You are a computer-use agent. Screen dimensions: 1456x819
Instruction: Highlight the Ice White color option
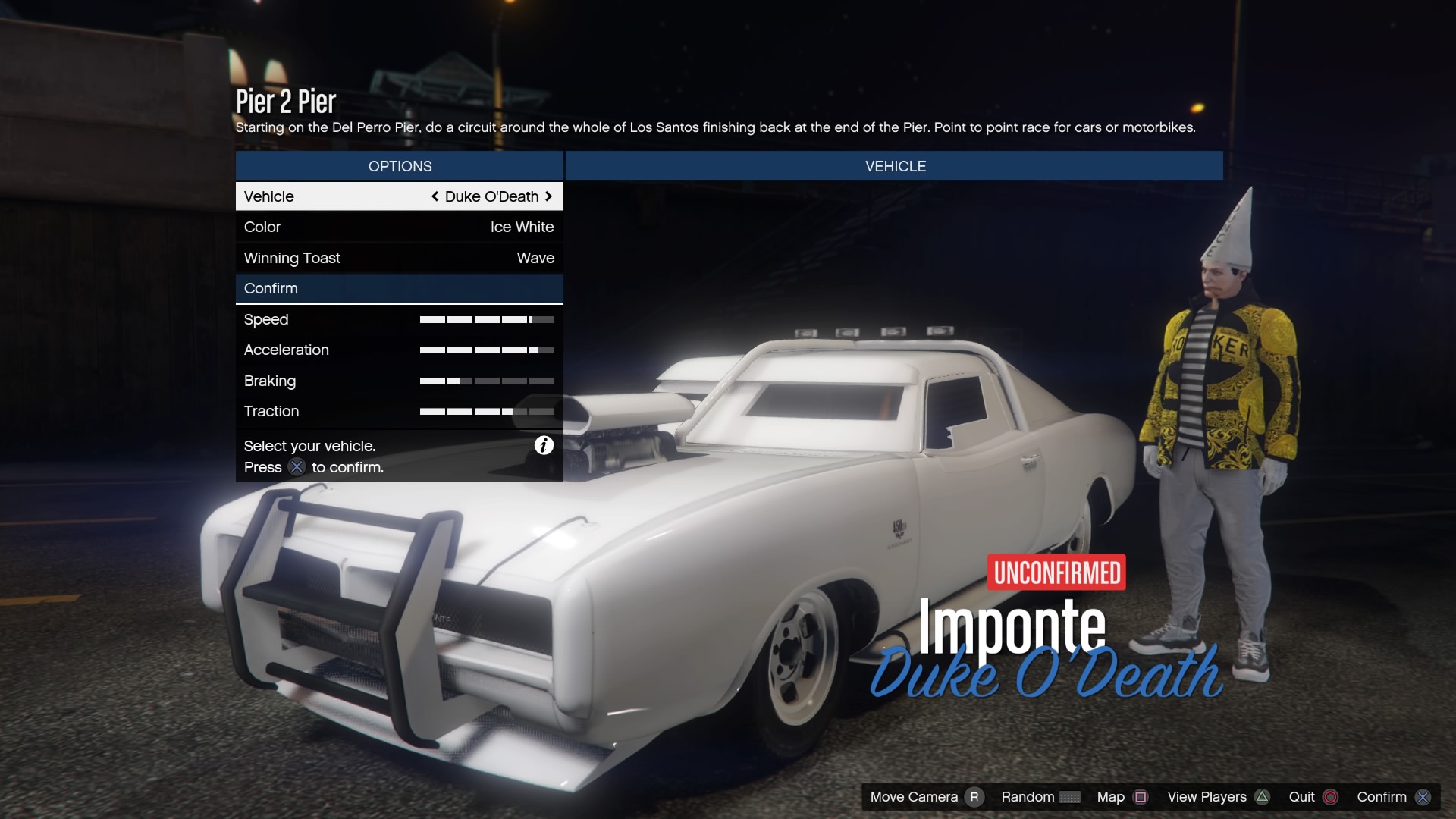(521, 227)
